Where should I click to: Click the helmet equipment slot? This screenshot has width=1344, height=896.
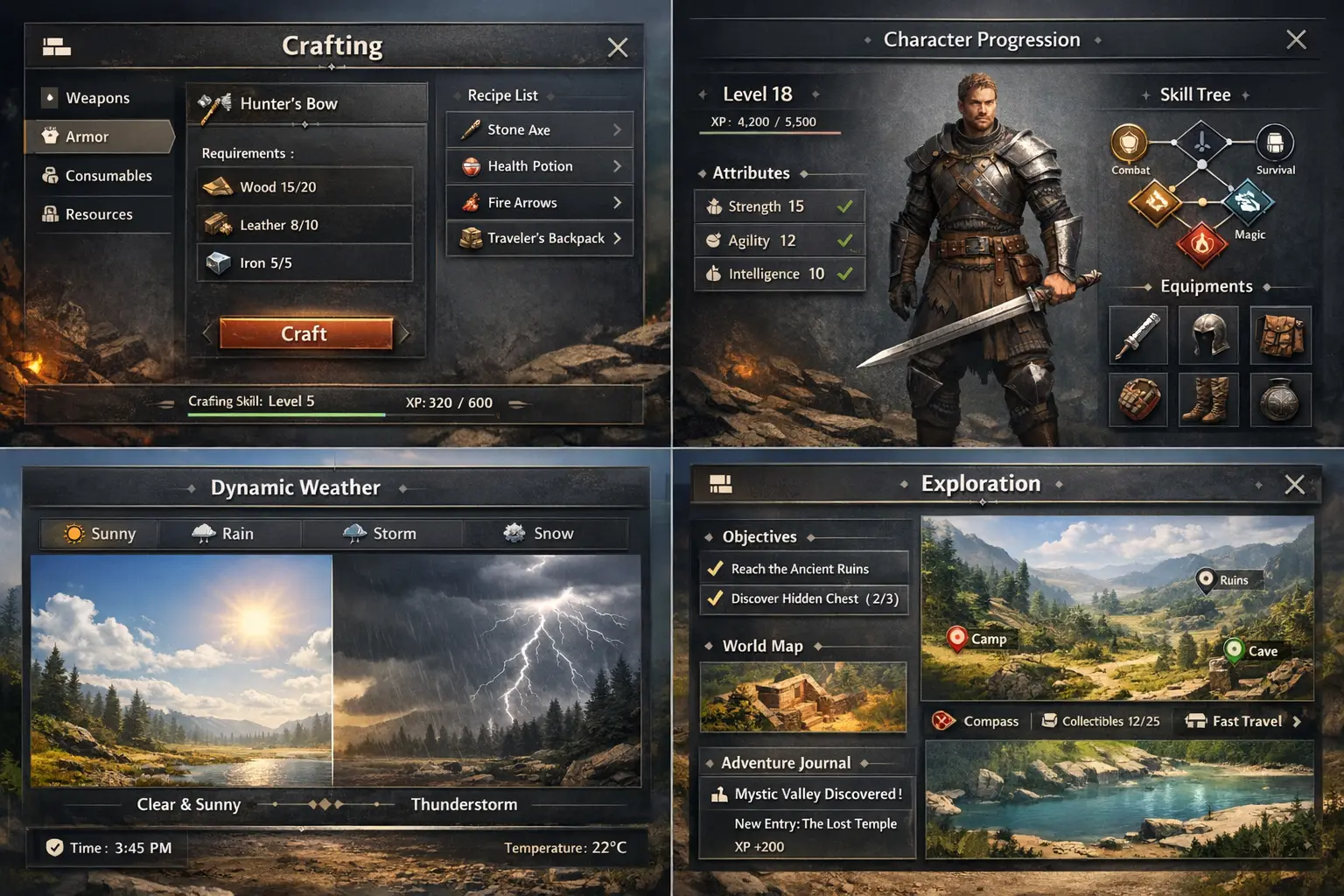coord(1208,336)
